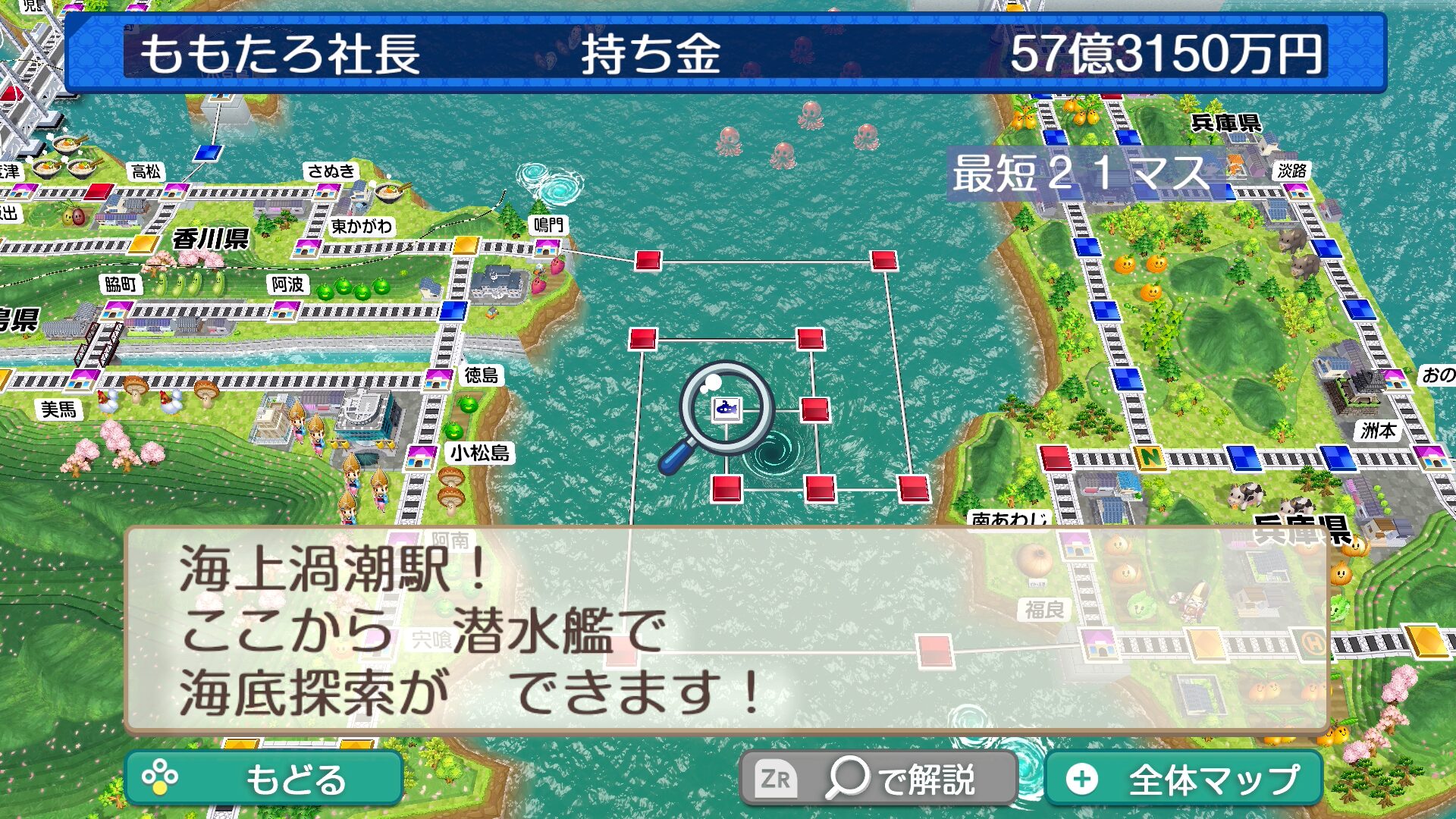Viewport: 1456px width, 819px height.
Task: Show the で解説 explanation option
Action: point(878,779)
